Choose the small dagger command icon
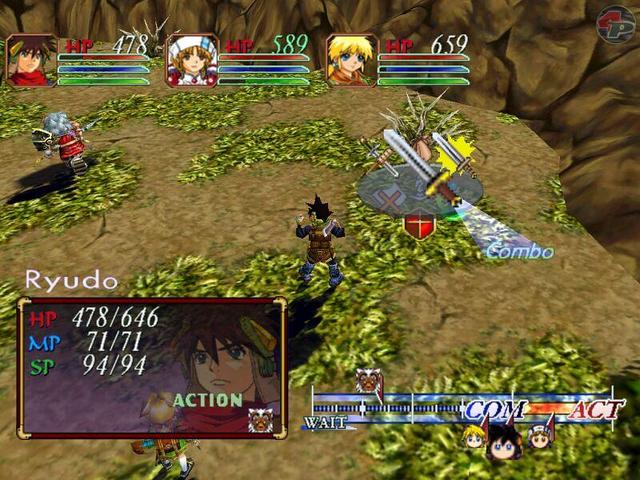Viewport: 640px width, 480px height. 378,153
